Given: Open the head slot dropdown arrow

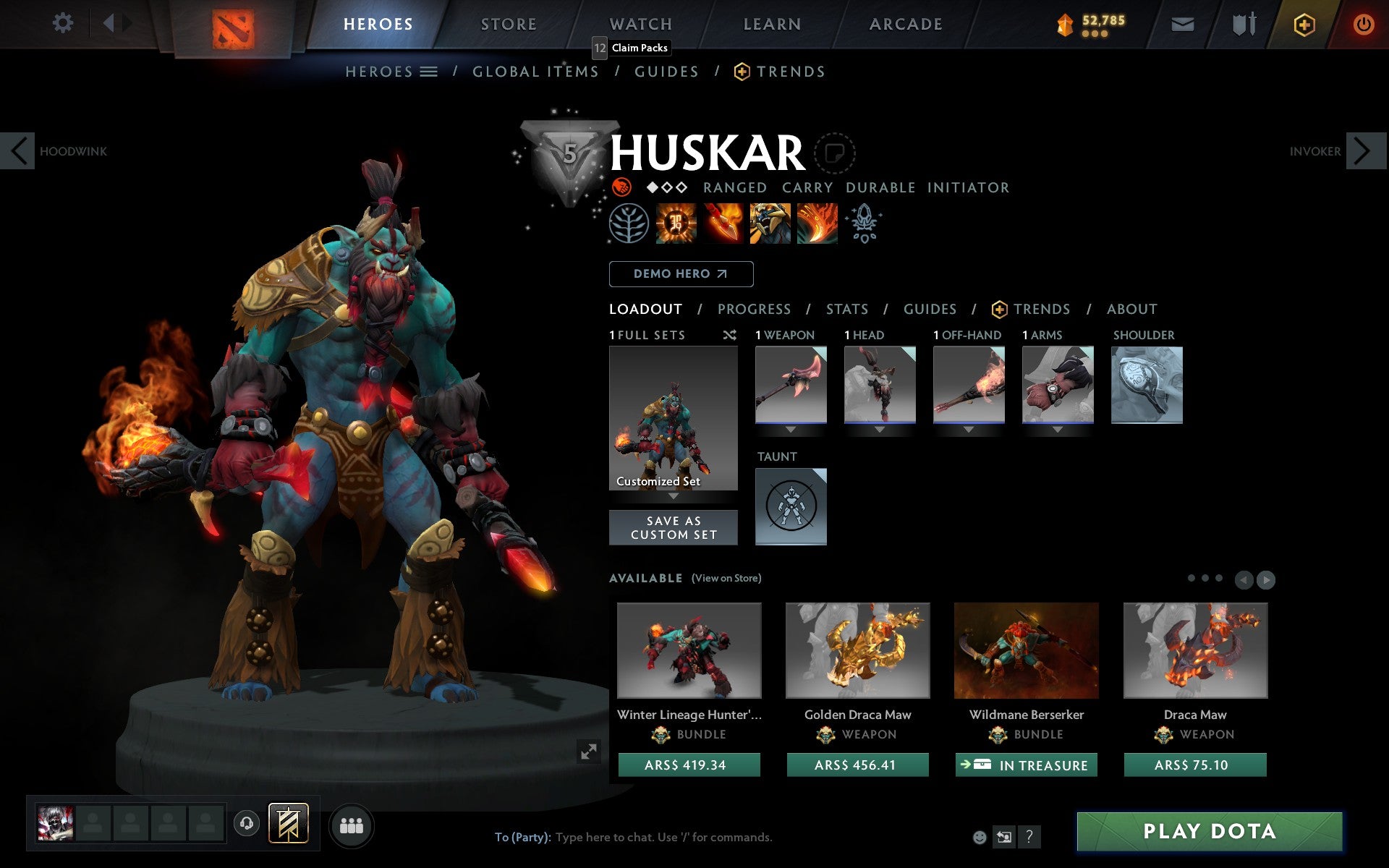Looking at the screenshot, I should 880,428.
